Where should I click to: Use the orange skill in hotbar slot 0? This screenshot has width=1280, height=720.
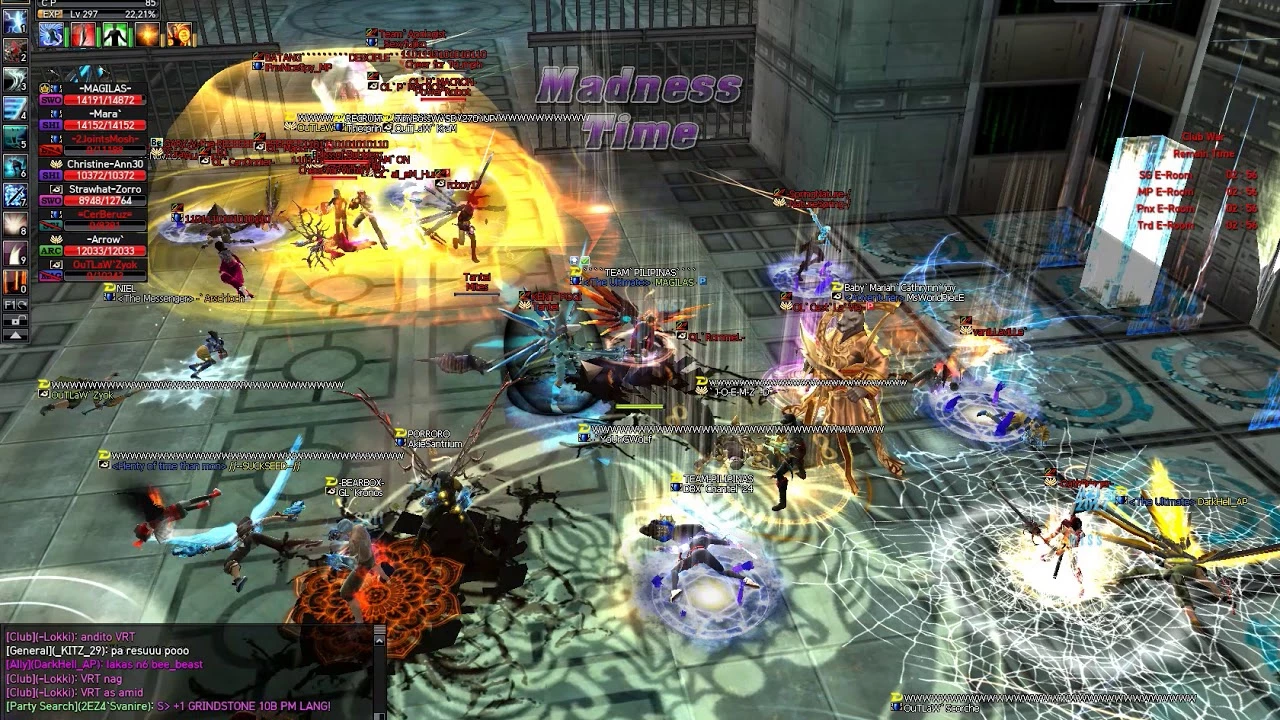click(15, 281)
